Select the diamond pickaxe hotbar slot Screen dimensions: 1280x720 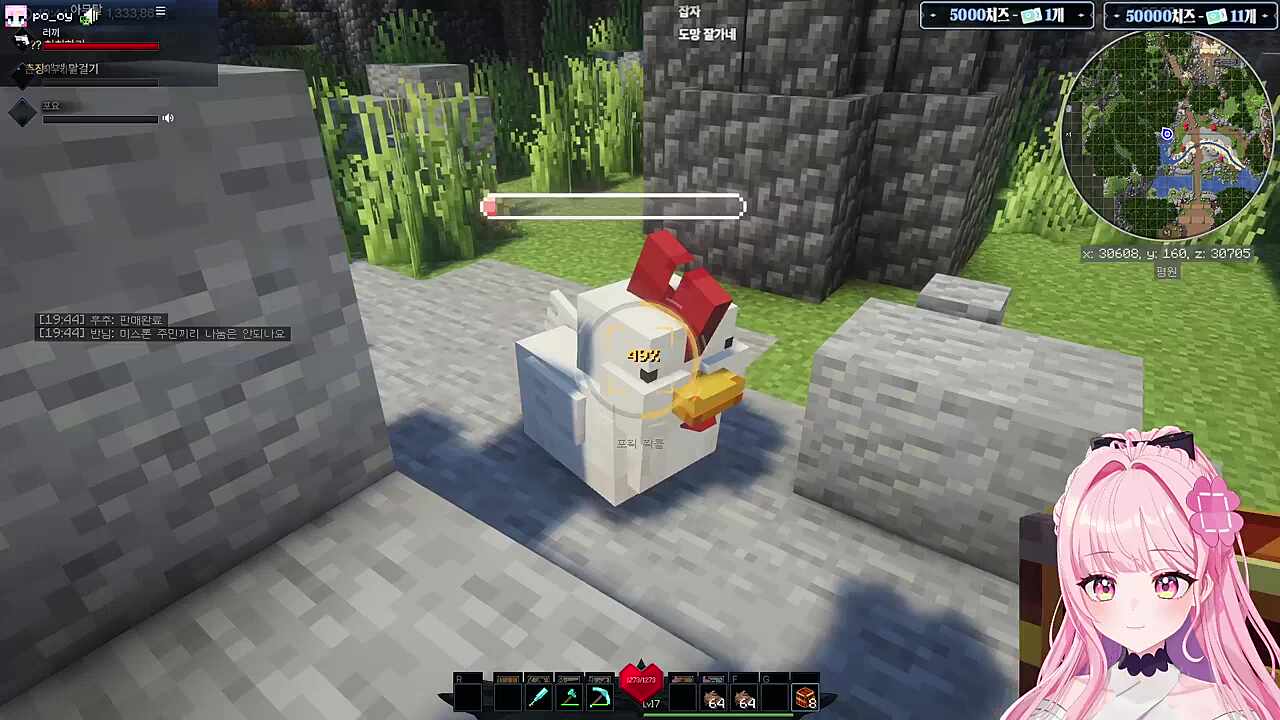[x=600, y=697]
